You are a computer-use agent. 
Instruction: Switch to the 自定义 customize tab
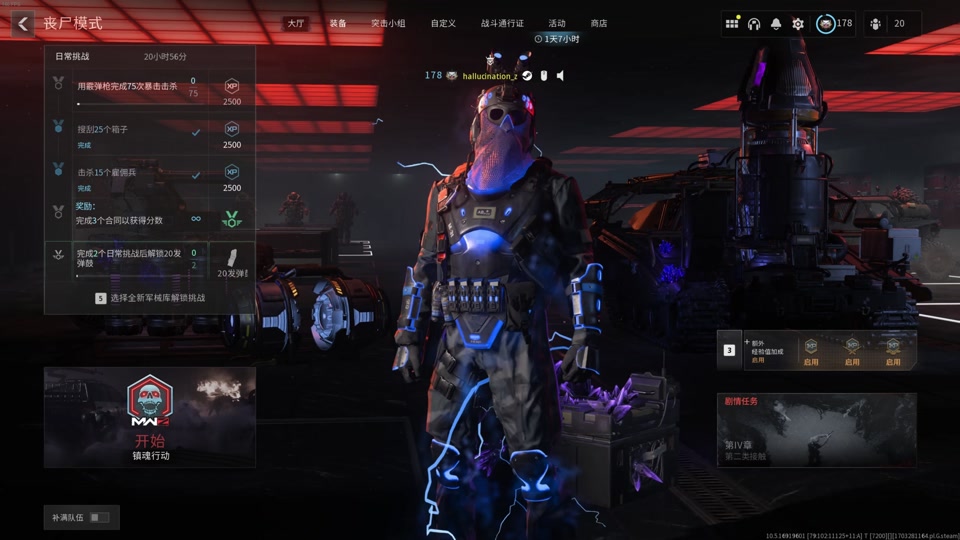pos(443,23)
